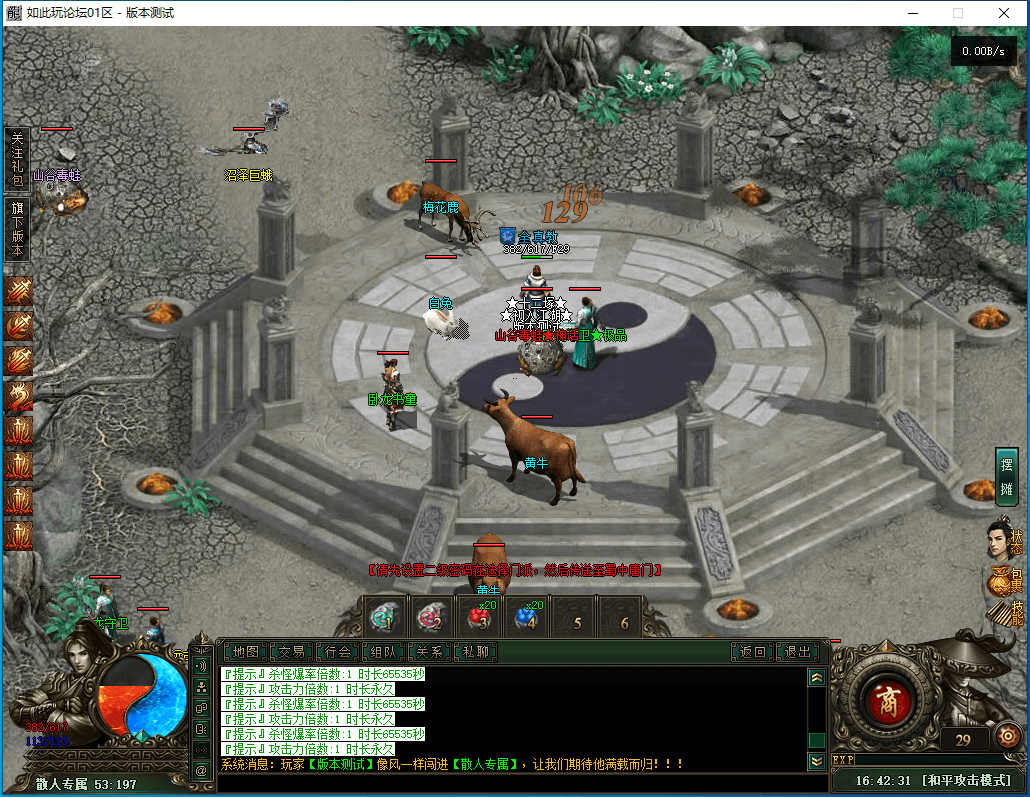1030x797 pixels.
Task: Click the 退出 (Exit) button
Action: [798, 652]
